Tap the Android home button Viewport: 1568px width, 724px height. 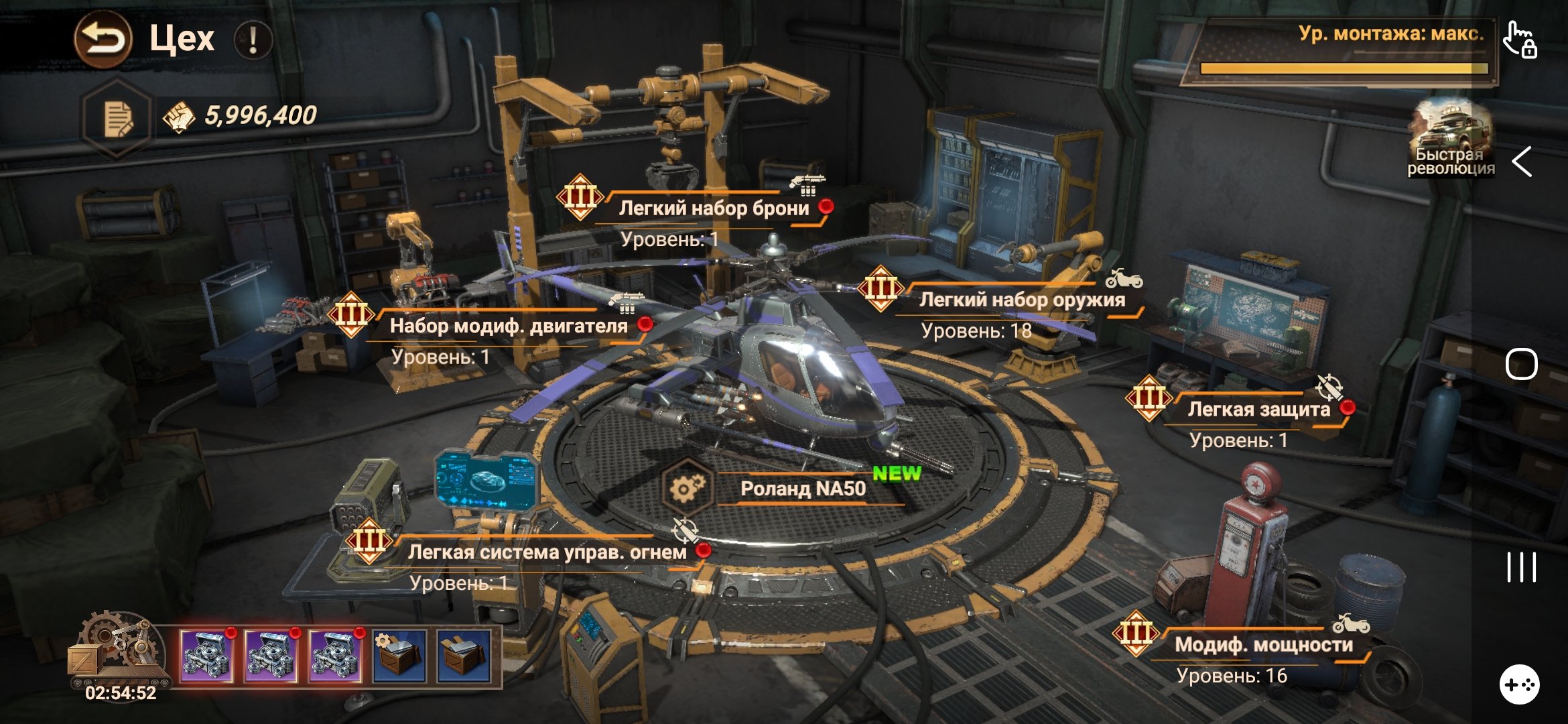tap(1521, 365)
